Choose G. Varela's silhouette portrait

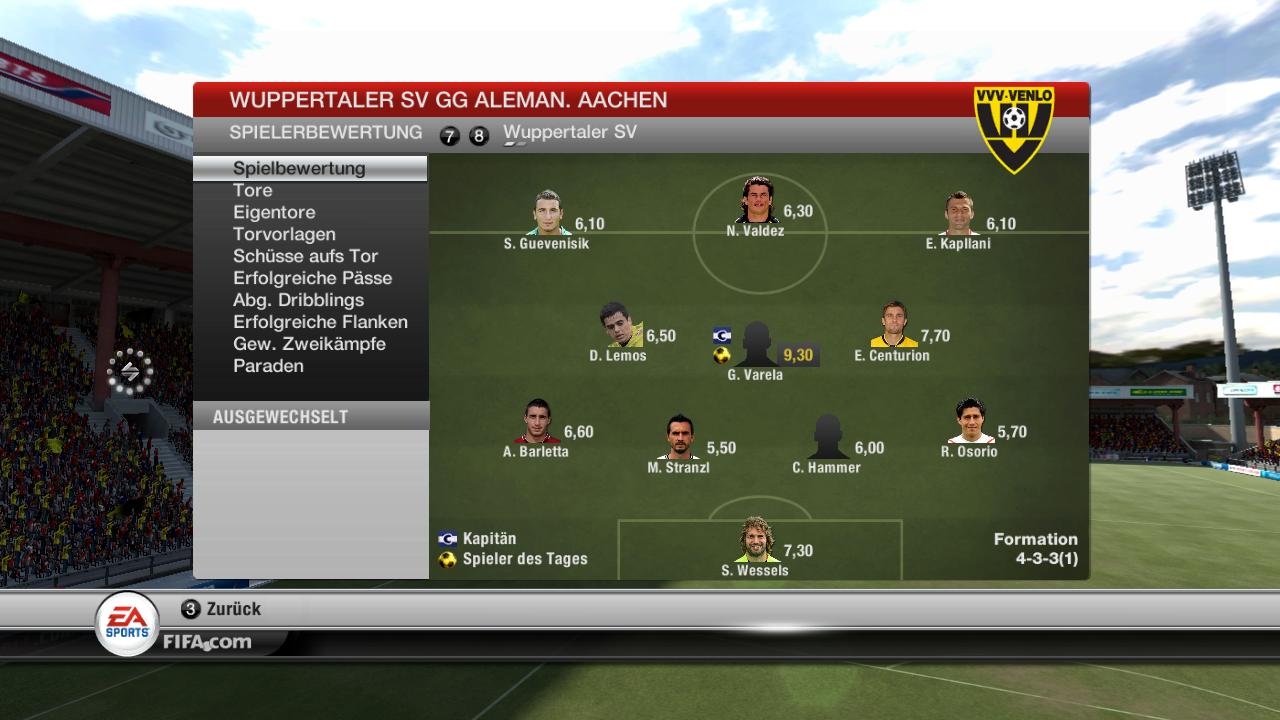(757, 345)
